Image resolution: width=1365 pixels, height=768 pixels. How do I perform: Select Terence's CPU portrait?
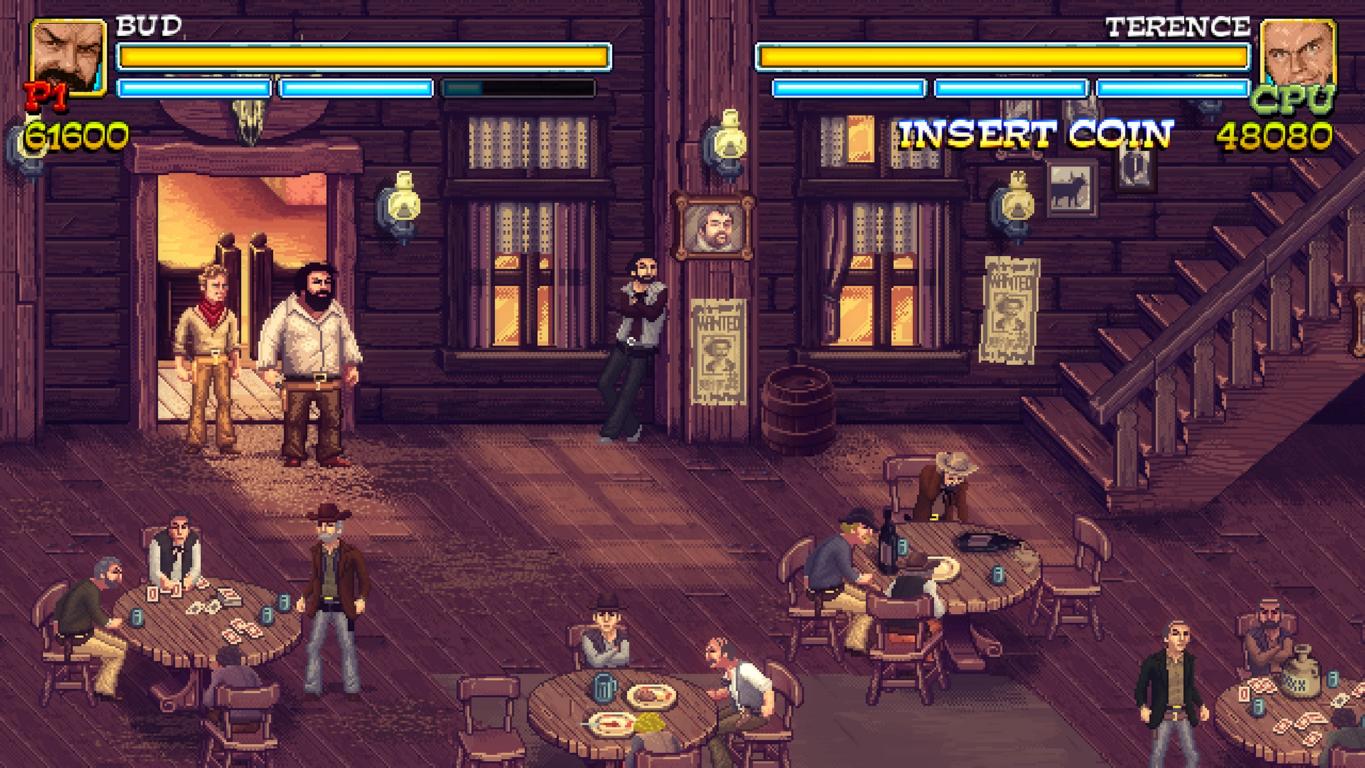click(x=1298, y=55)
